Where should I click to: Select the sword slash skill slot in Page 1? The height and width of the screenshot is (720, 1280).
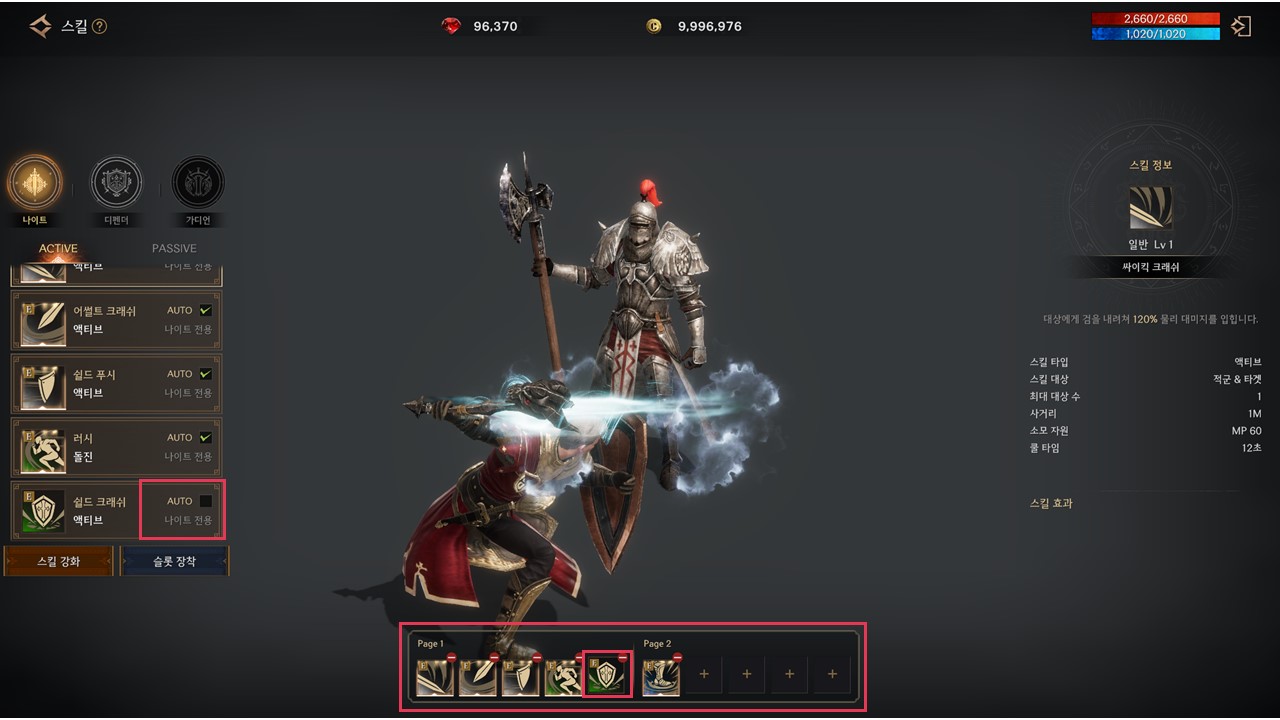[x=434, y=678]
